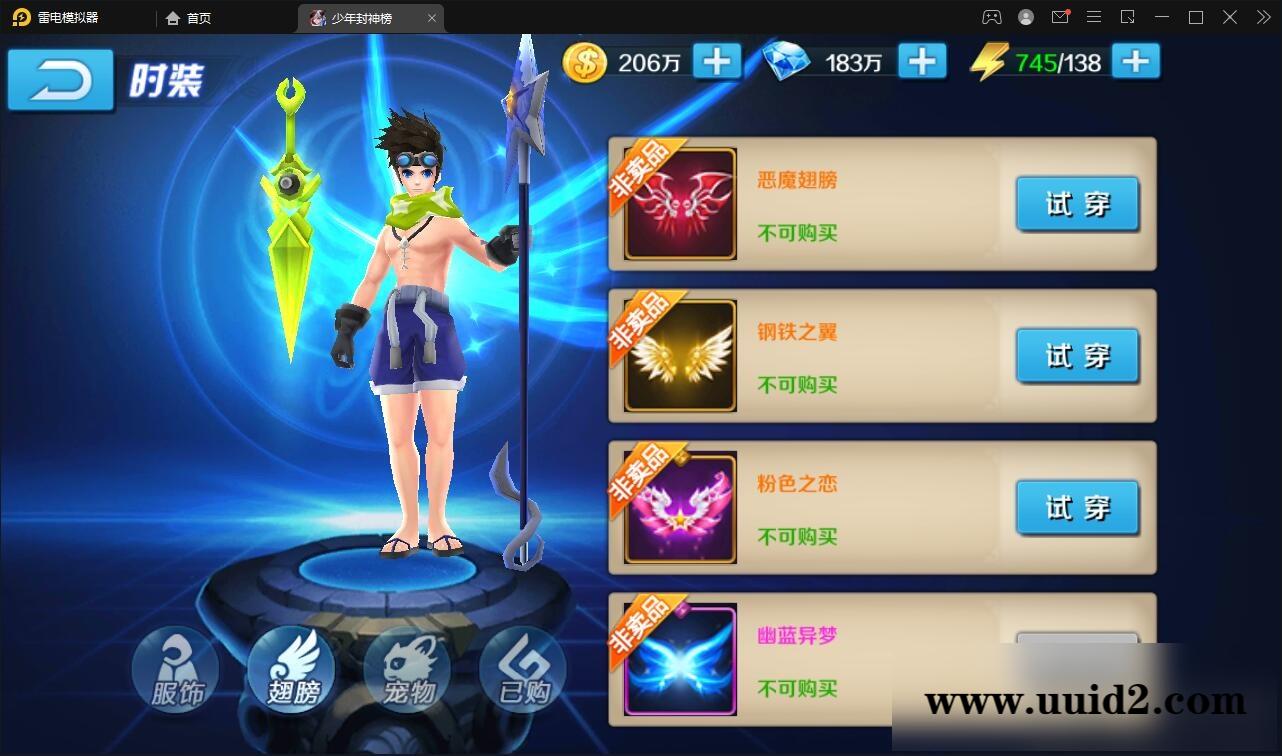Try on the 恶魔翅膀 wings
The image size is (1282, 756).
[x=1077, y=204]
